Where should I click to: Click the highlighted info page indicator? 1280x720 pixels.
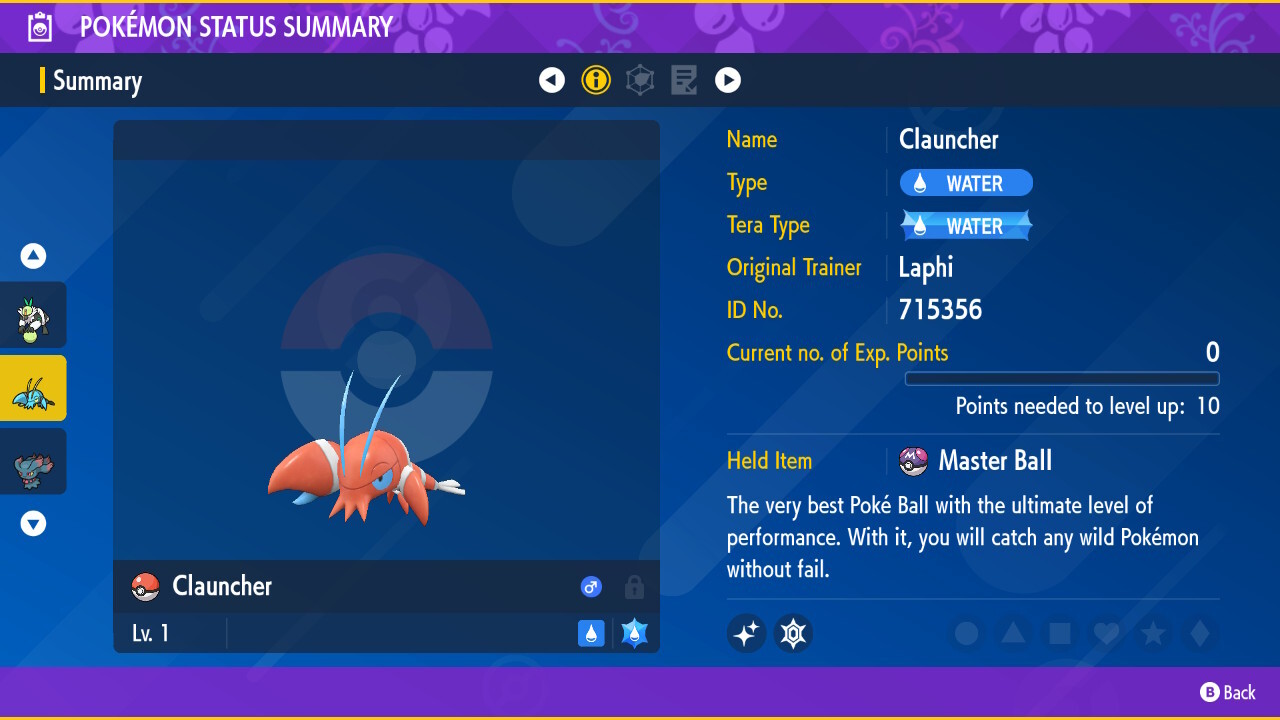tap(596, 80)
